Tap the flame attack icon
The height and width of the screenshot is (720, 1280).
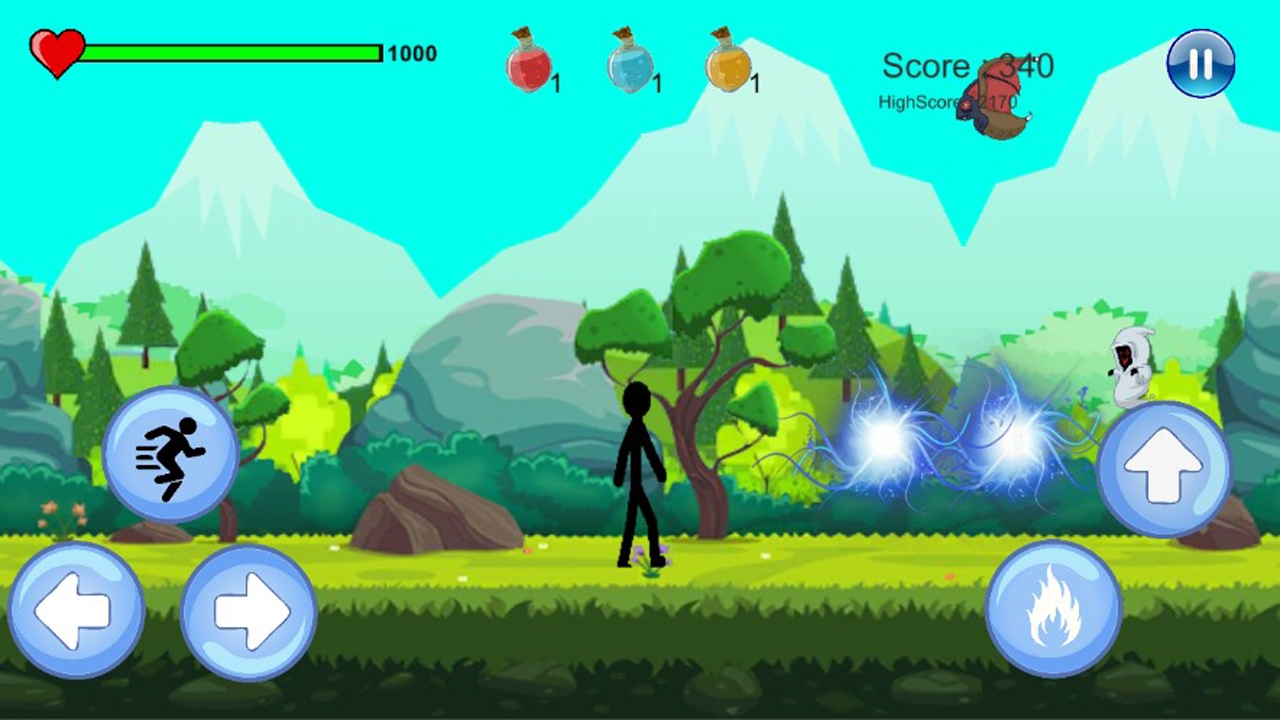1052,610
